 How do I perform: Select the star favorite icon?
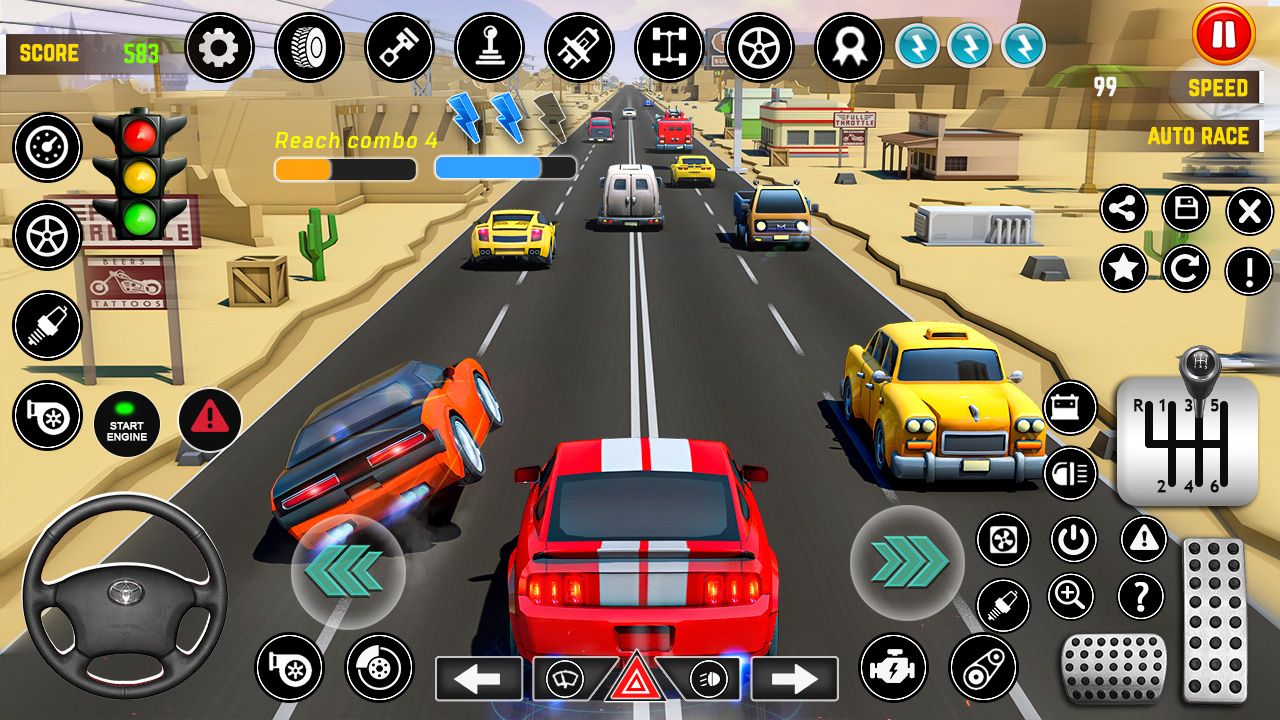[x=1124, y=269]
